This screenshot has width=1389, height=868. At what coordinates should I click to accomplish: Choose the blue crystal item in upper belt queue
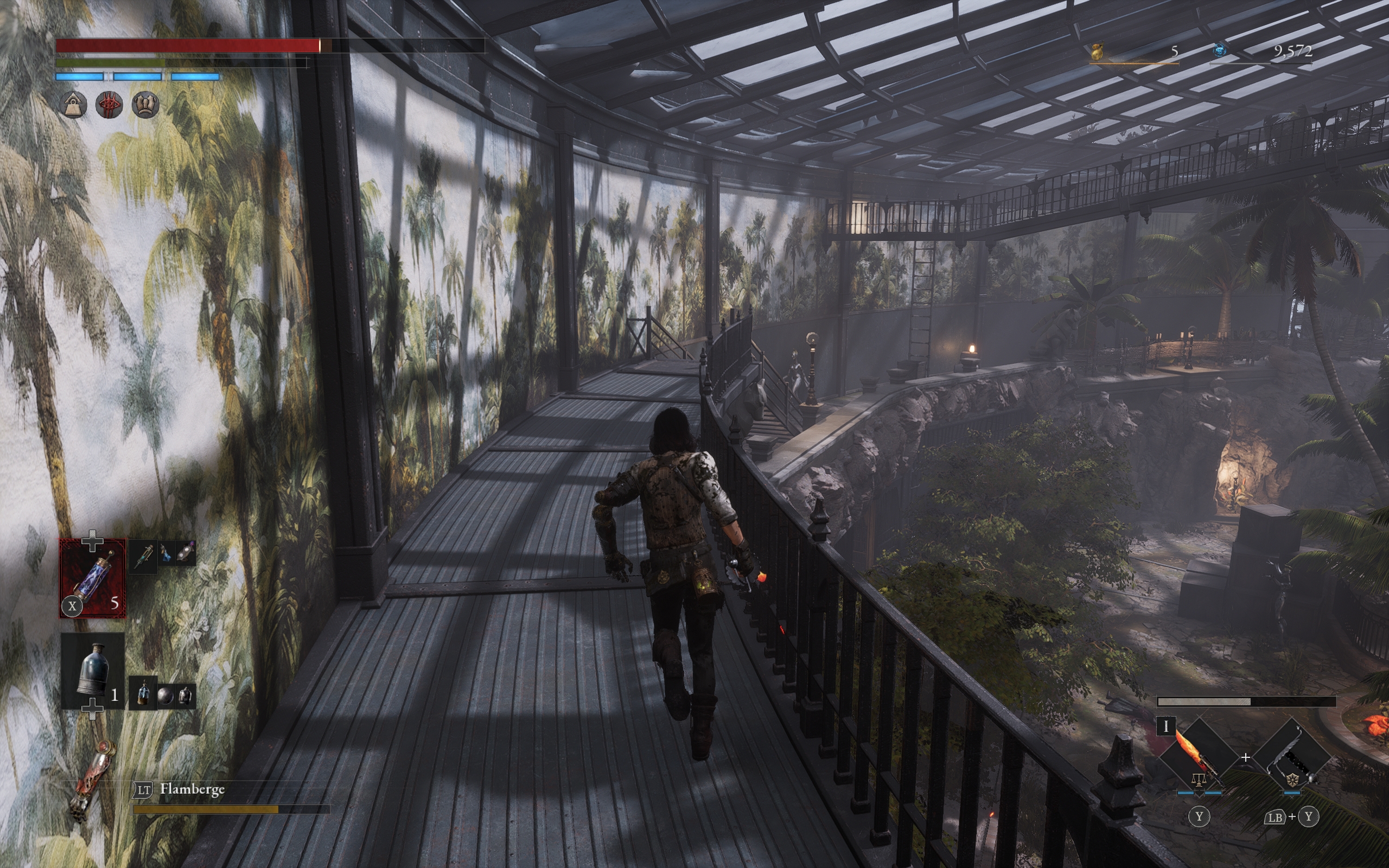point(165,554)
